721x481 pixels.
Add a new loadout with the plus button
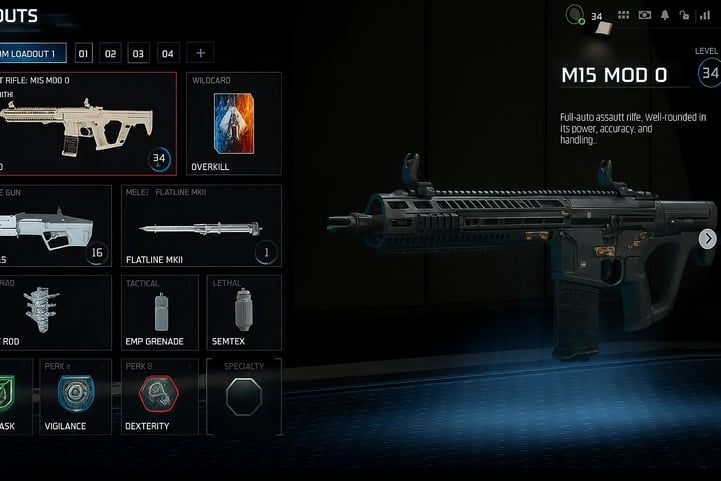(200, 53)
